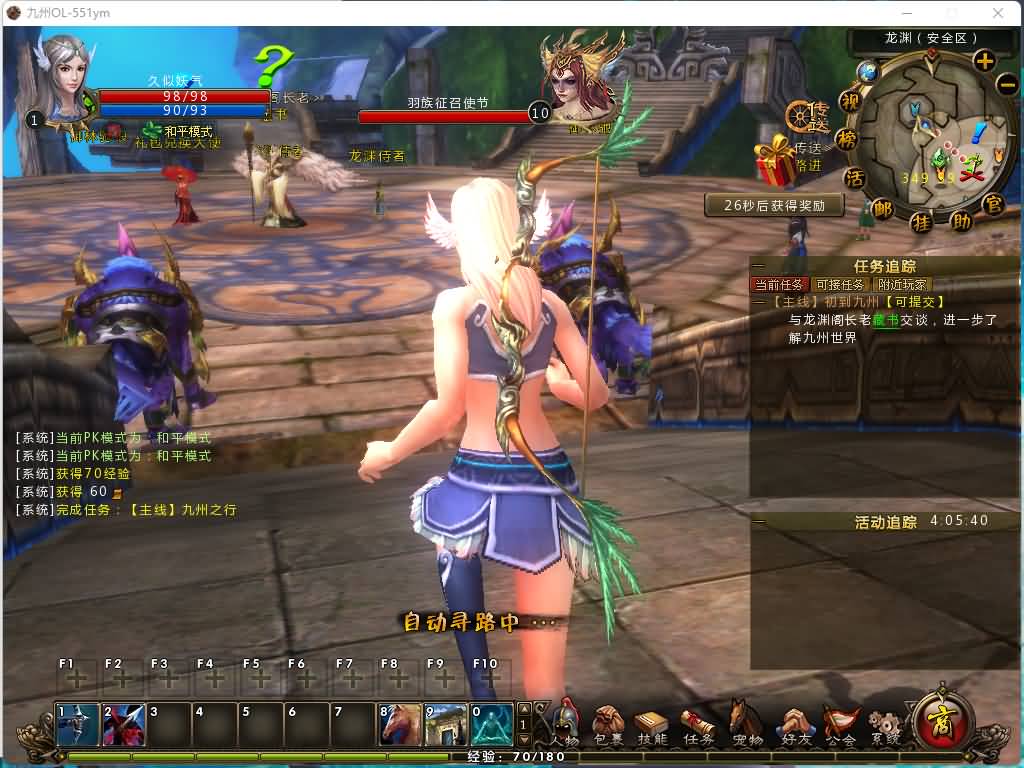Open the 人物 character panel
The width and height of the screenshot is (1024, 768).
(566, 722)
